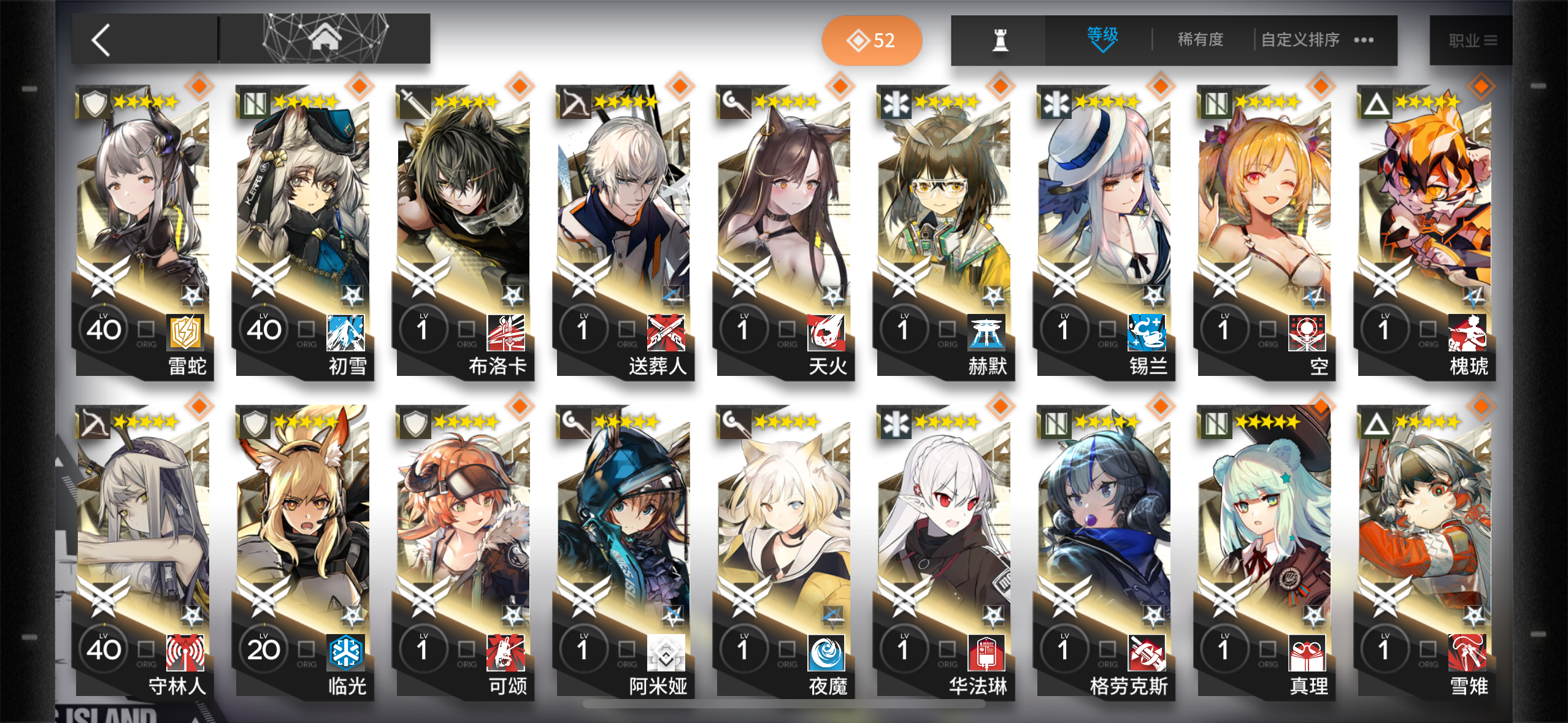1568x723 pixels.
Task: Toggle the ORIG checkbox on 雷蛇's card
Action: pos(145,329)
